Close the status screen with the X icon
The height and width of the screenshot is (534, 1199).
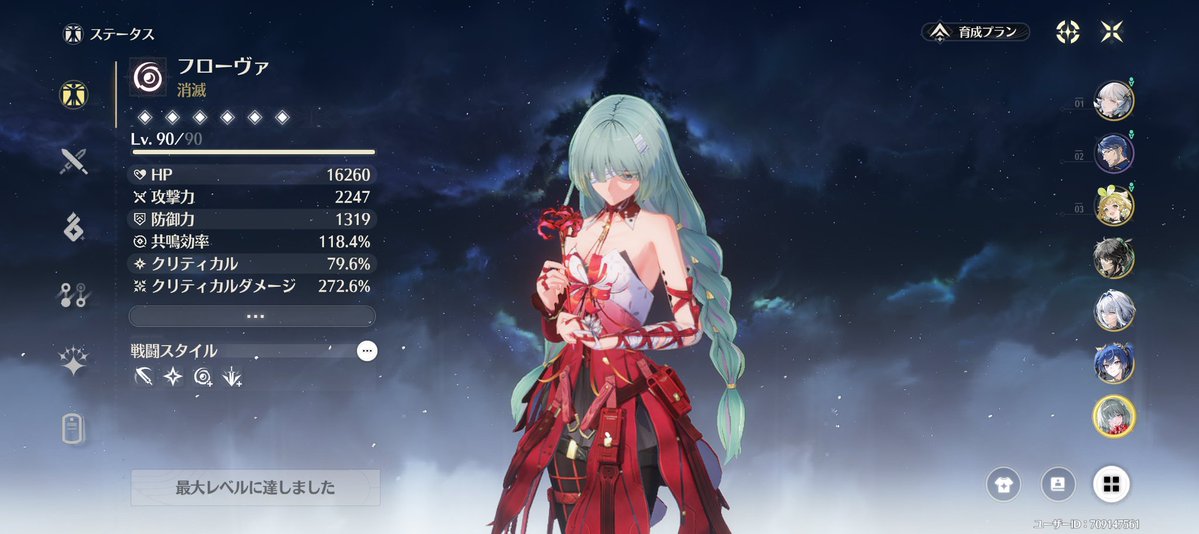[x=1111, y=32]
